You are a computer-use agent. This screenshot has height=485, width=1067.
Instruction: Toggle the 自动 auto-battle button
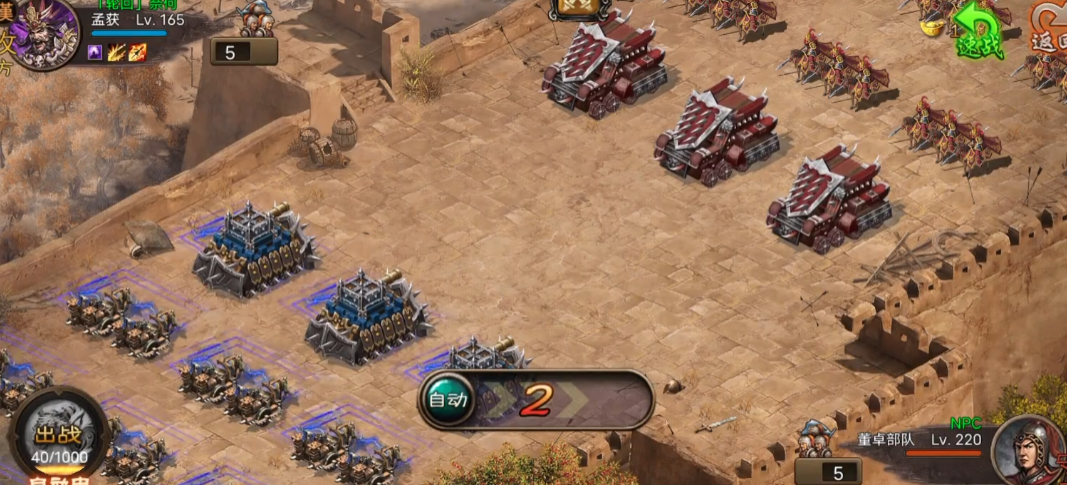pyautogui.click(x=446, y=401)
